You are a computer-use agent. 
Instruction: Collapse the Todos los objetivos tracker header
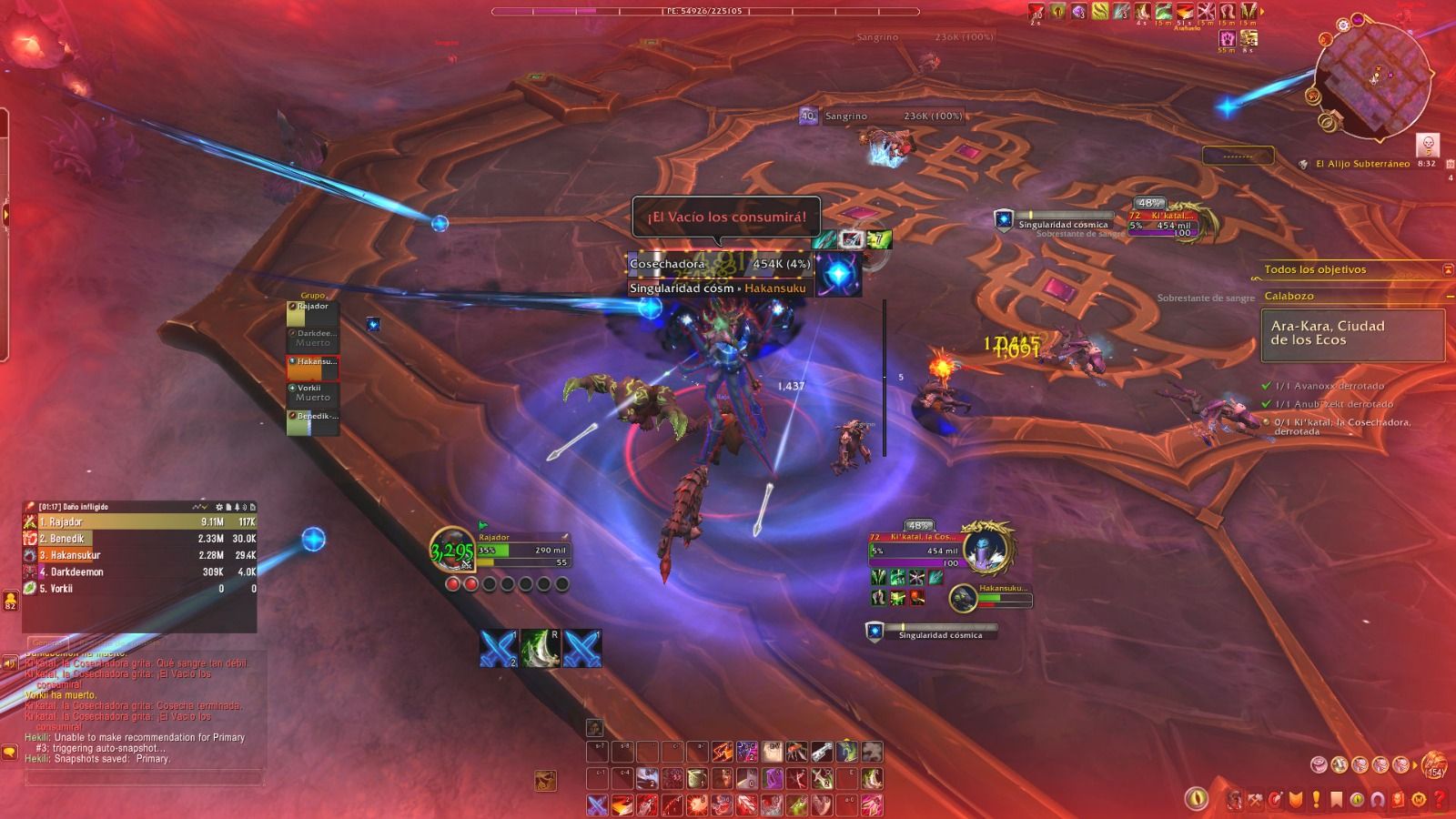click(1448, 269)
